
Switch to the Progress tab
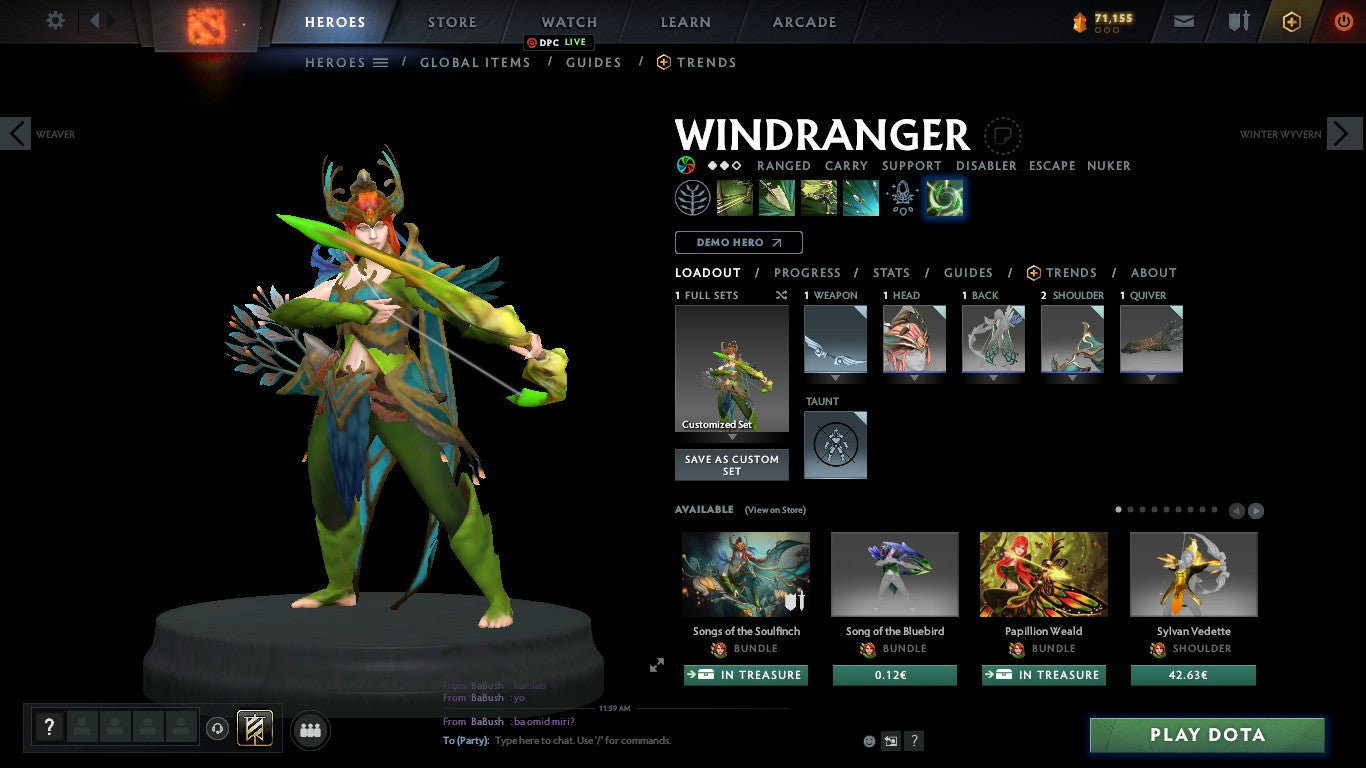(x=808, y=272)
